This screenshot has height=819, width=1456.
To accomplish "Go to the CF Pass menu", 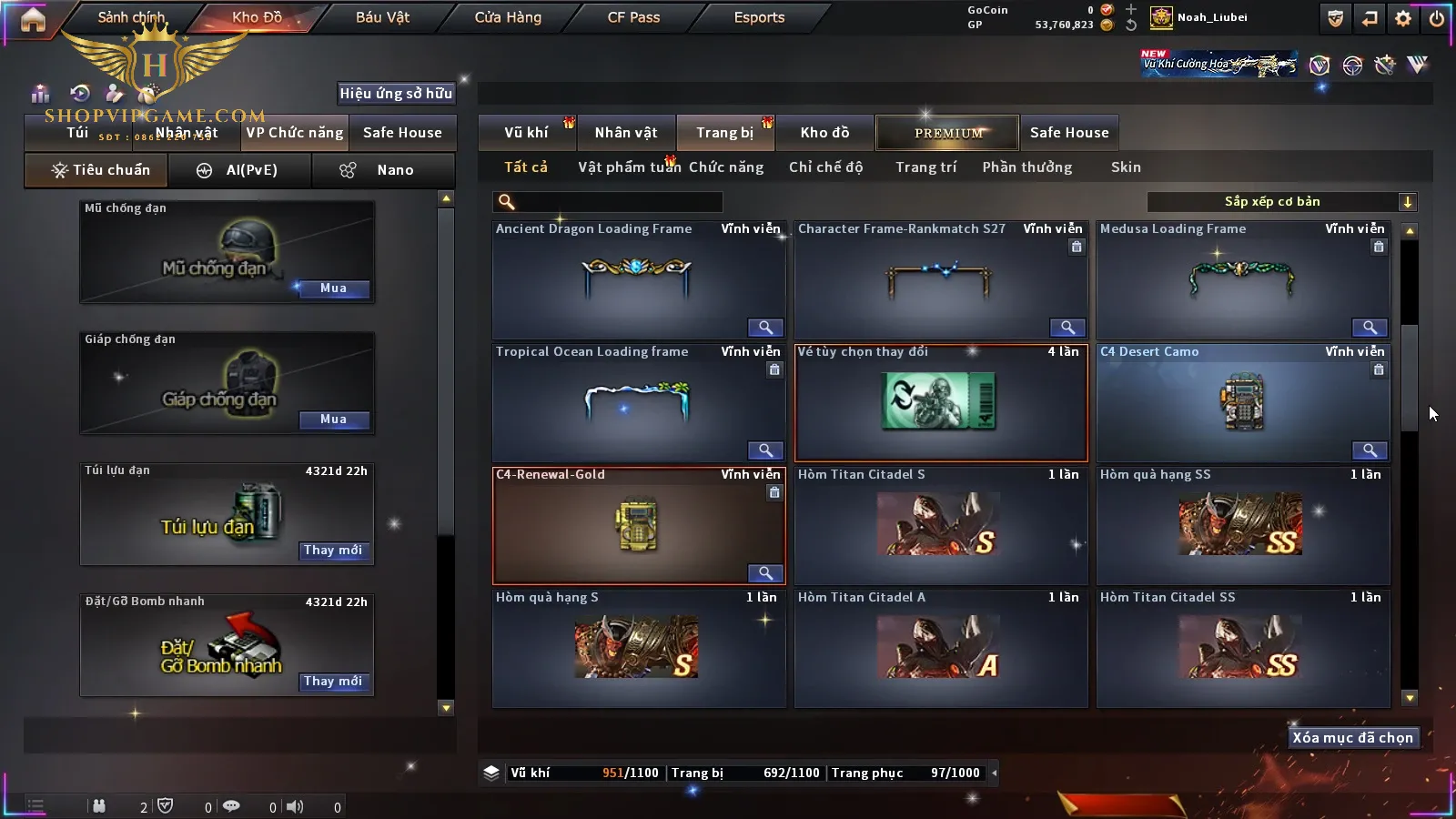I will pos(633,17).
